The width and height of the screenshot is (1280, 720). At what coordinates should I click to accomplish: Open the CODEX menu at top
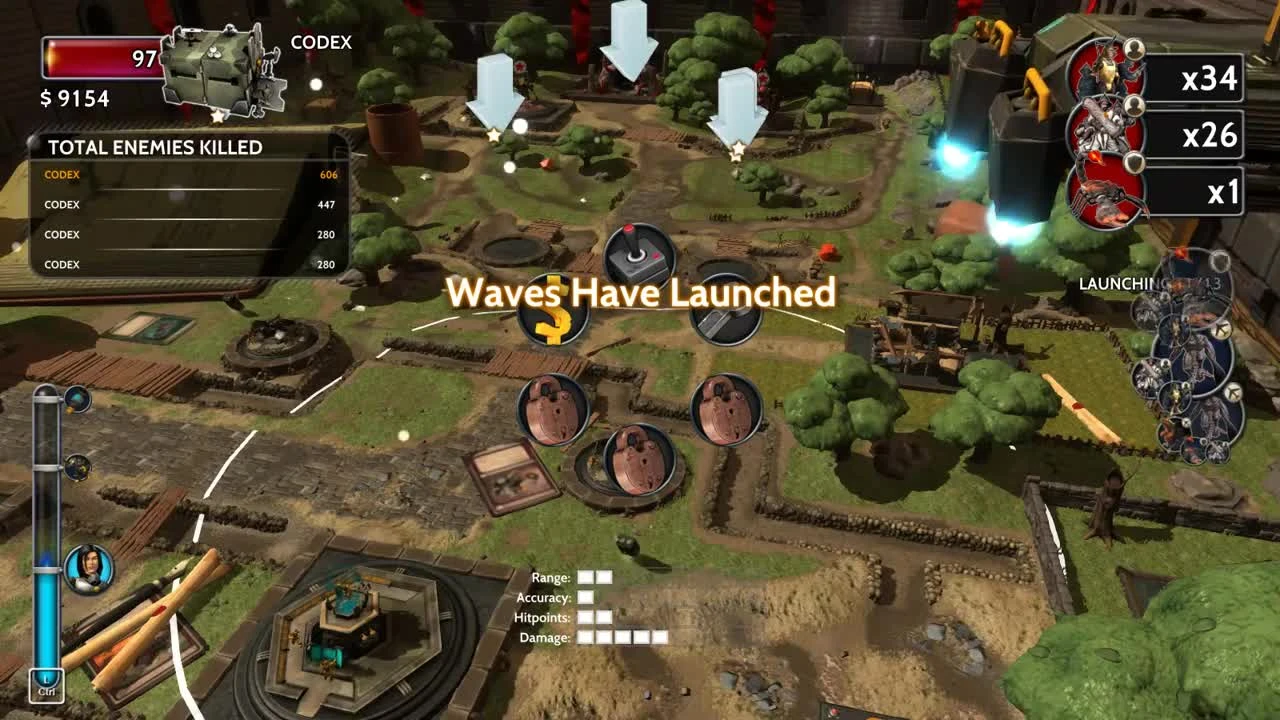click(x=319, y=42)
